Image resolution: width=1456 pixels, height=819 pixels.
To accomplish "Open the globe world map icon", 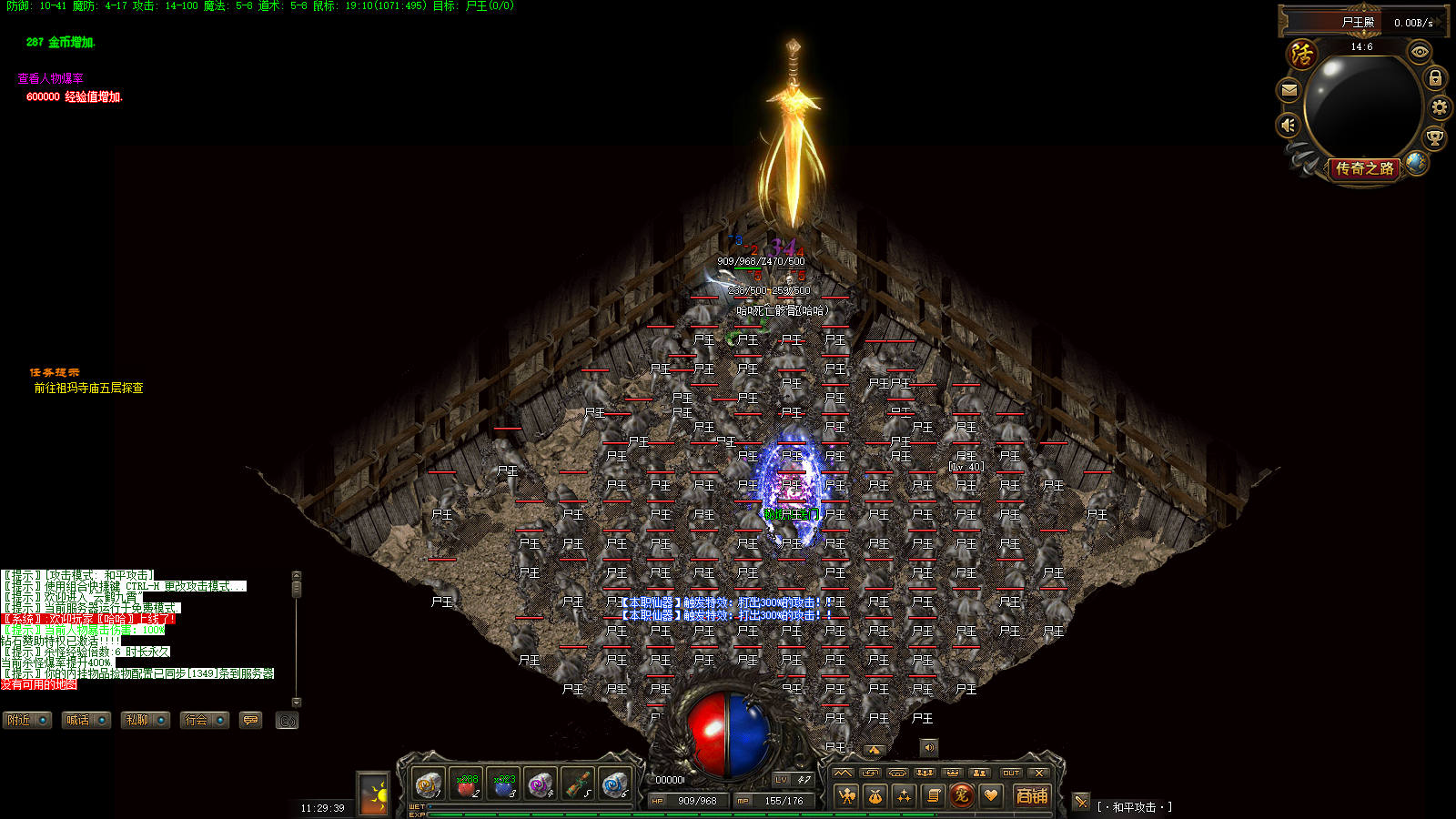I will tap(1416, 162).
